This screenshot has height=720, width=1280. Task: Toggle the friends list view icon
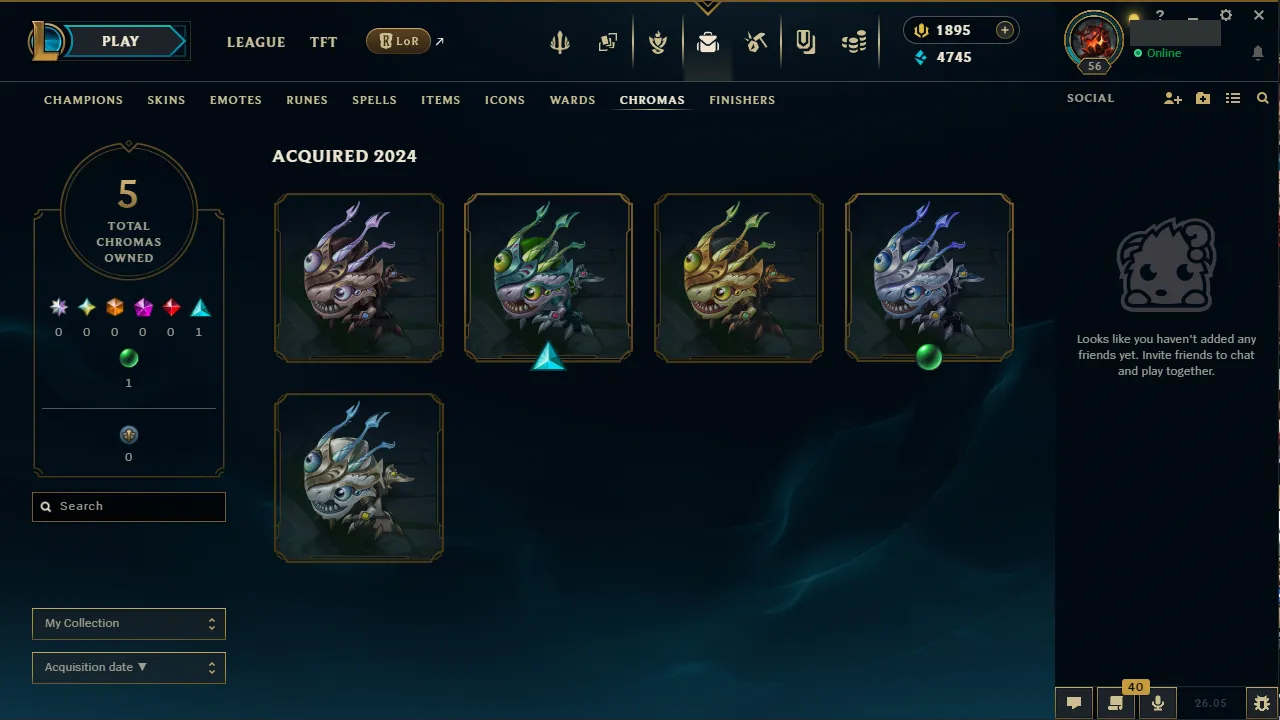click(1233, 98)
